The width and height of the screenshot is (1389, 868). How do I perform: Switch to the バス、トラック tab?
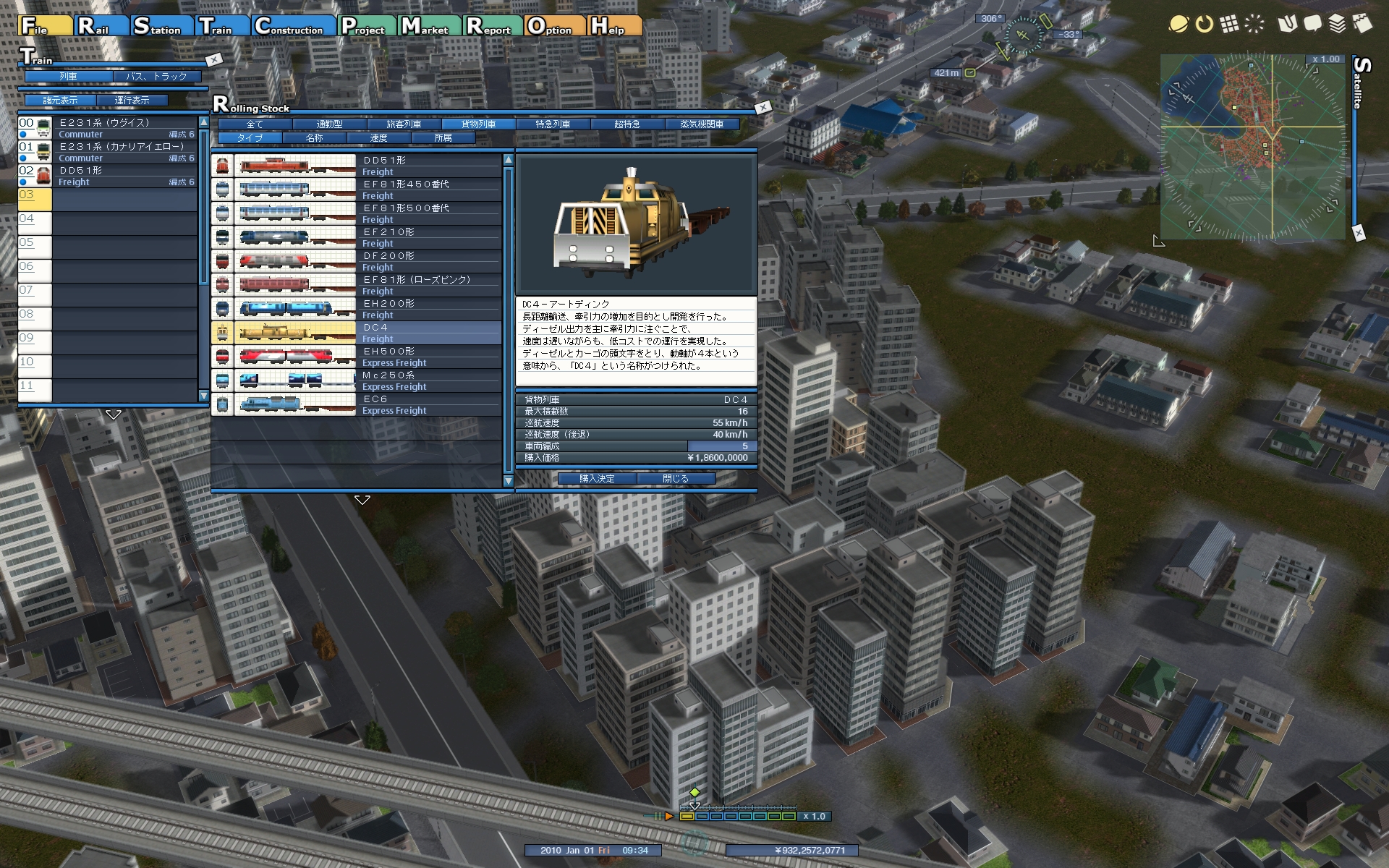(156, 76)
